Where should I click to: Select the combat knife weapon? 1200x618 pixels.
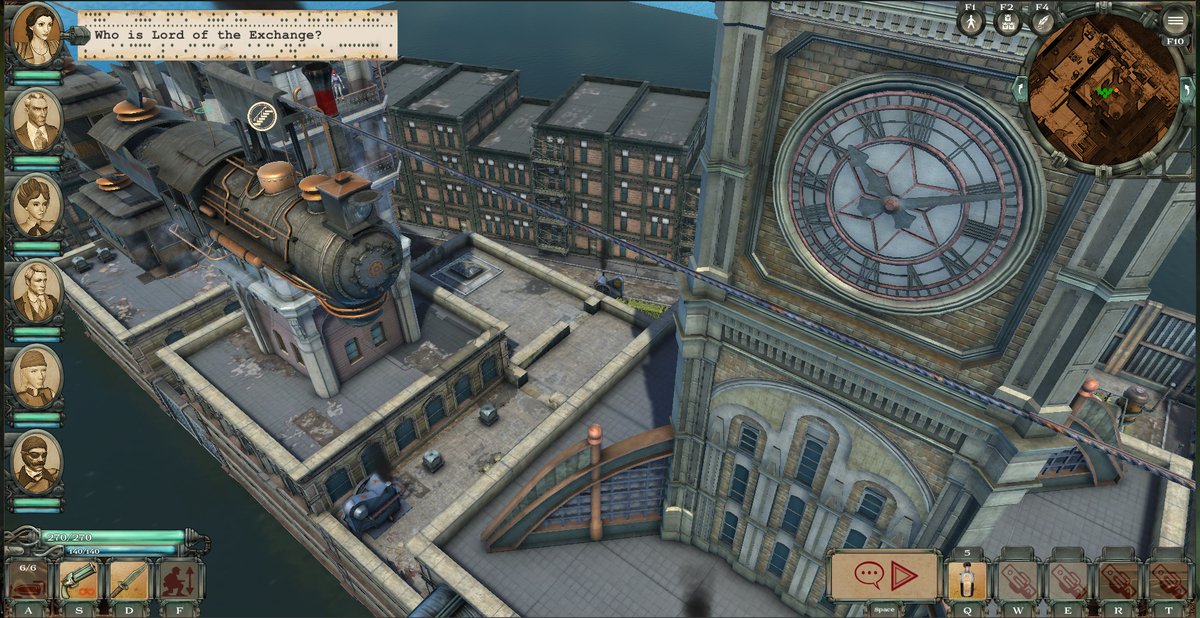click(x=129, y=580)
